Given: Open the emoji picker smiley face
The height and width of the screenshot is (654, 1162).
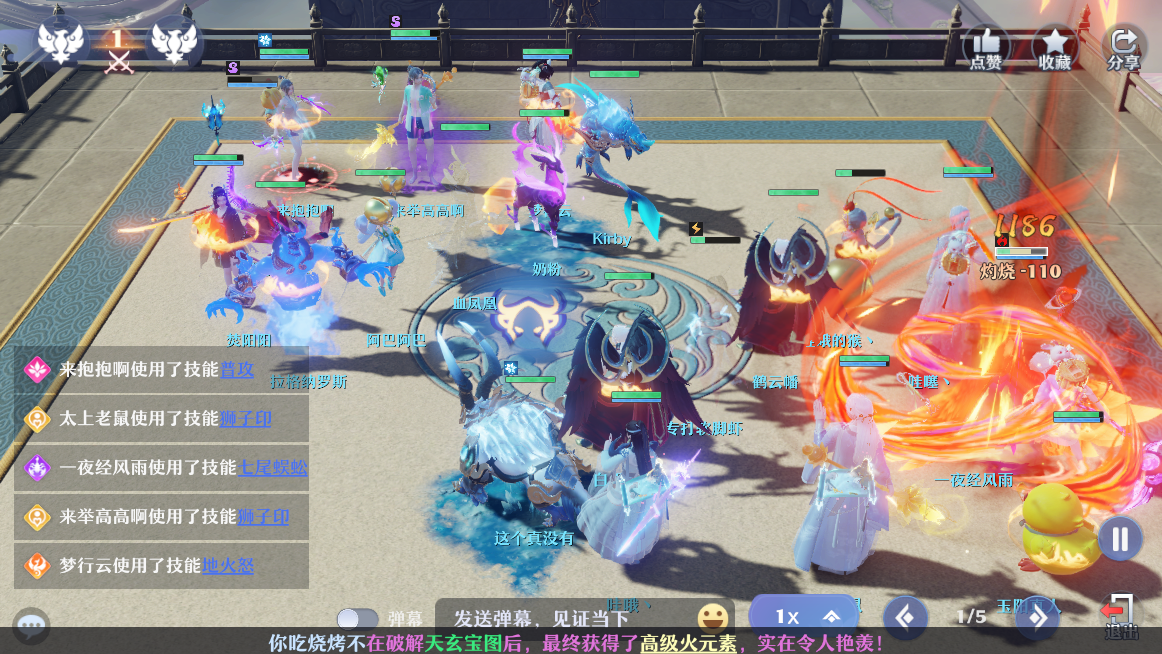Looking at the screenshot, I should (712, 617).
